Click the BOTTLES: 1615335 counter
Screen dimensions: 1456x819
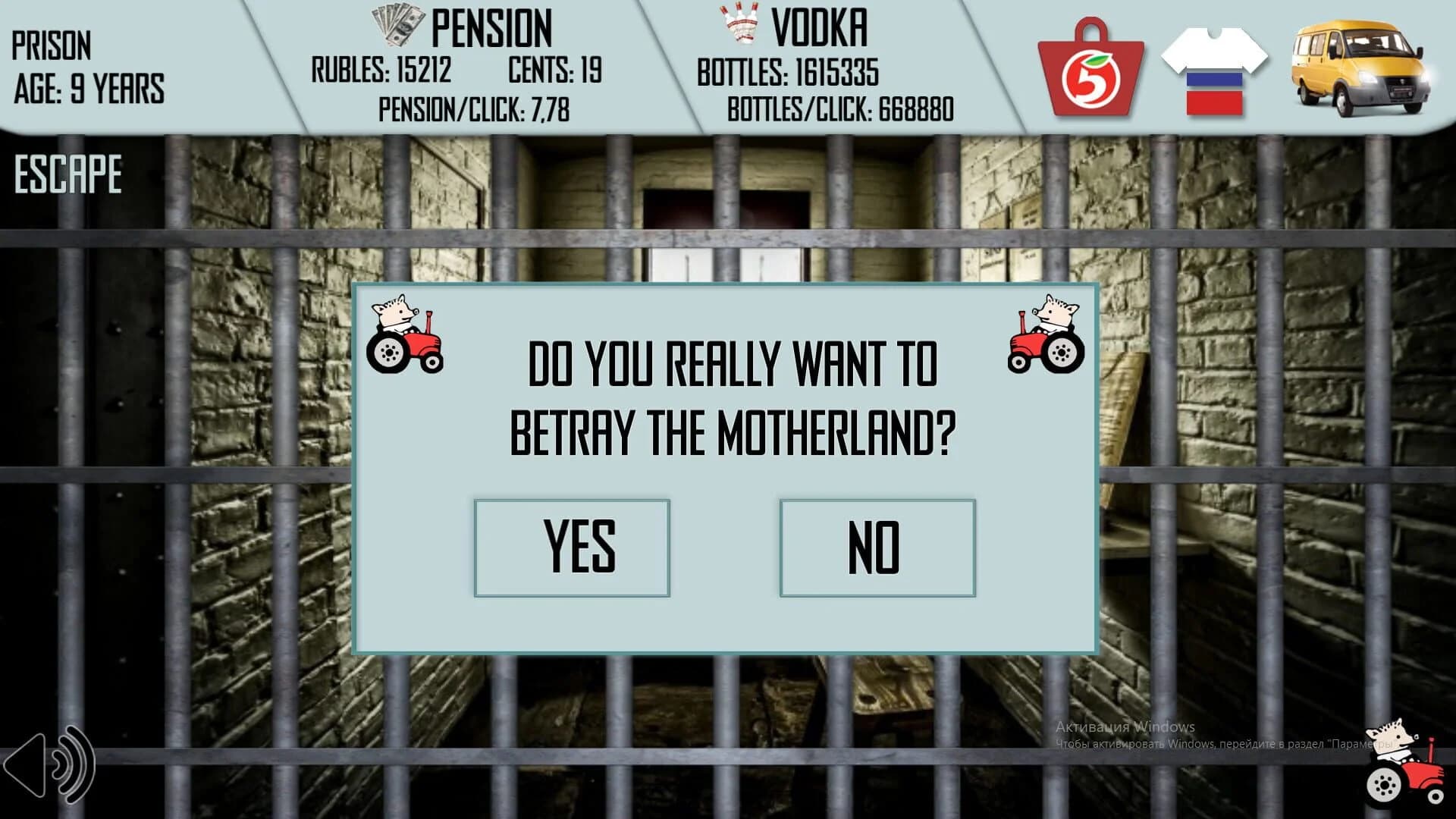click(x=789, y=73)
